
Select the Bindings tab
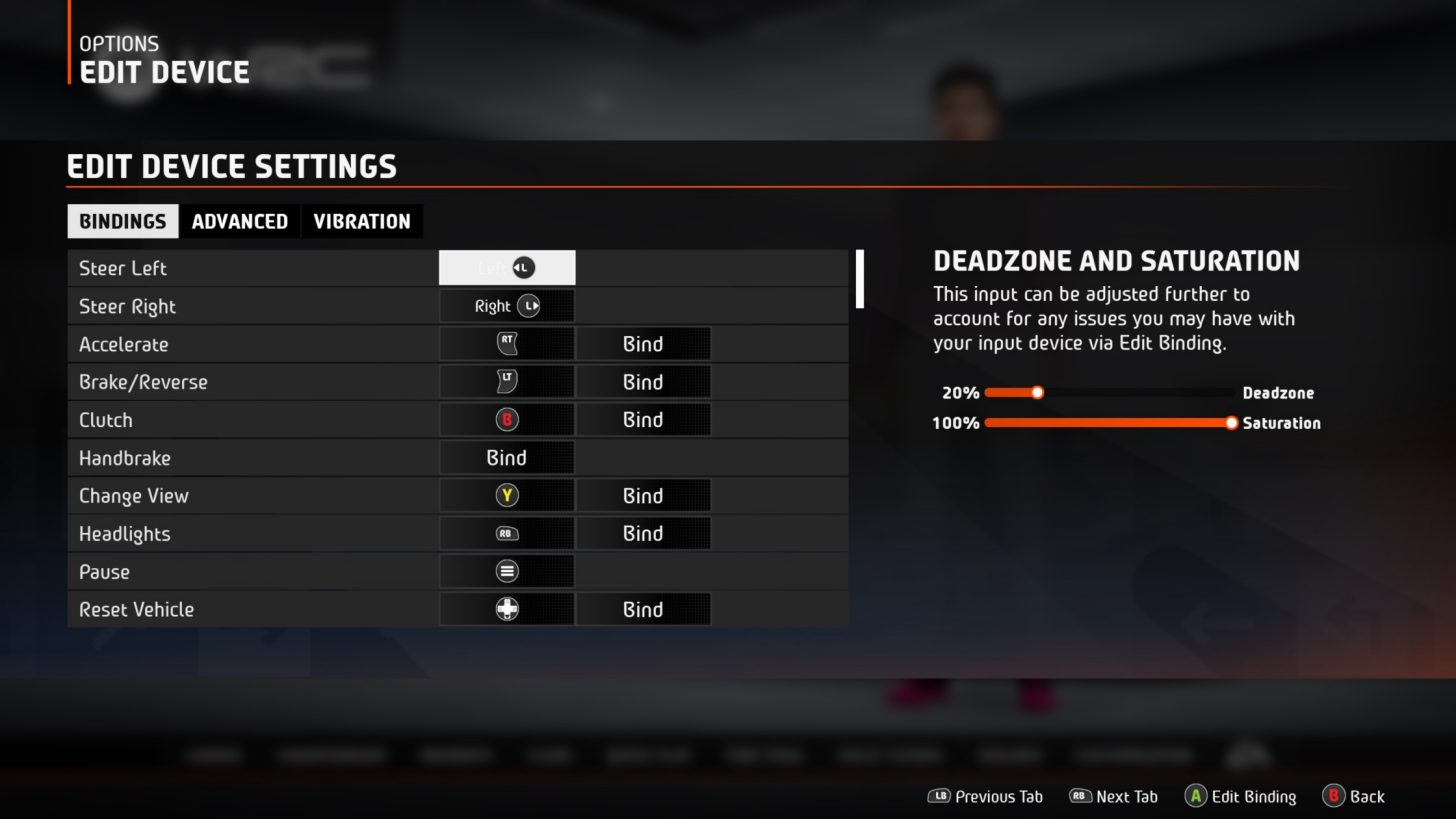(122, 221)
